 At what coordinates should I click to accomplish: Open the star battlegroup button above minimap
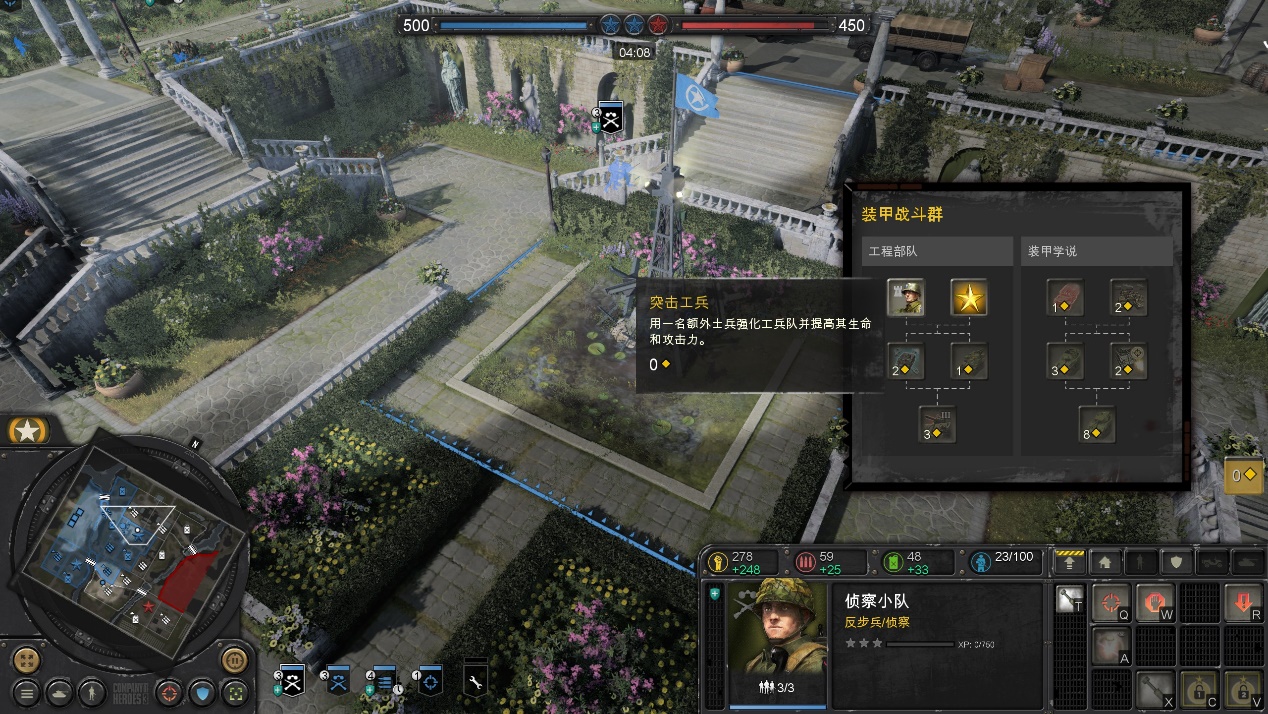pyautogui.click(x=28, y=431)
